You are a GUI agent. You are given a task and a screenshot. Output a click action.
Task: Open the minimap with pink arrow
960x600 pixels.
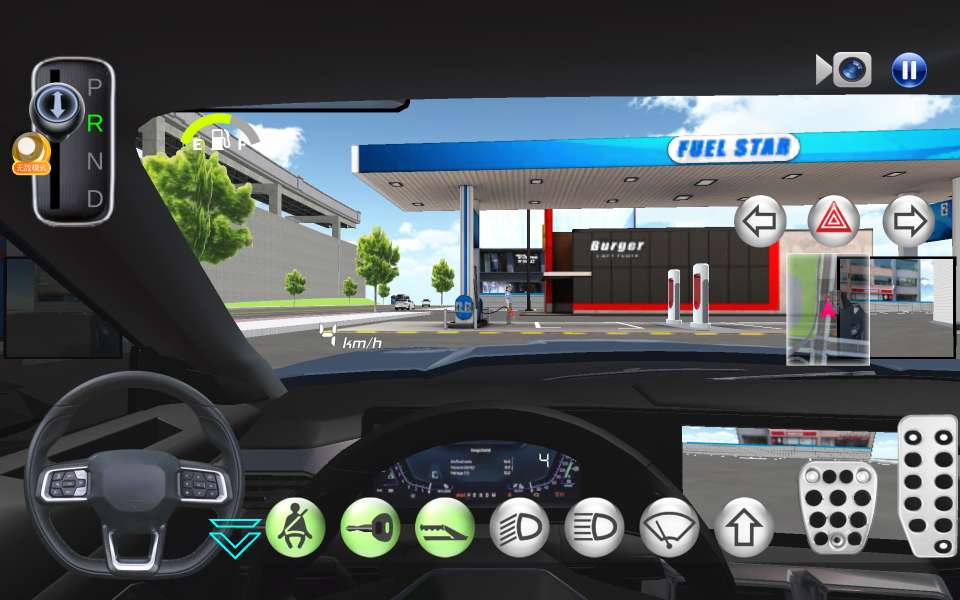pyautogui.click(x=827, y=309)
